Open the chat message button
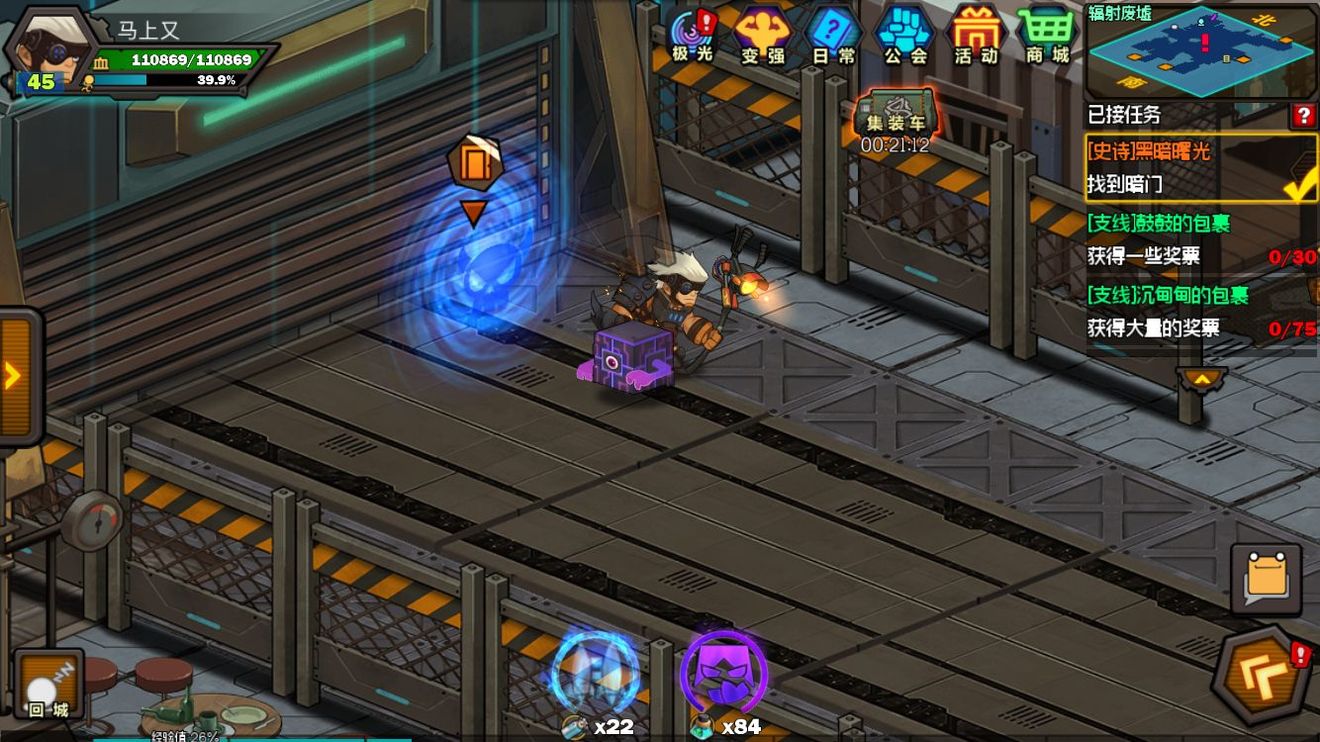 coord(1266,579)
